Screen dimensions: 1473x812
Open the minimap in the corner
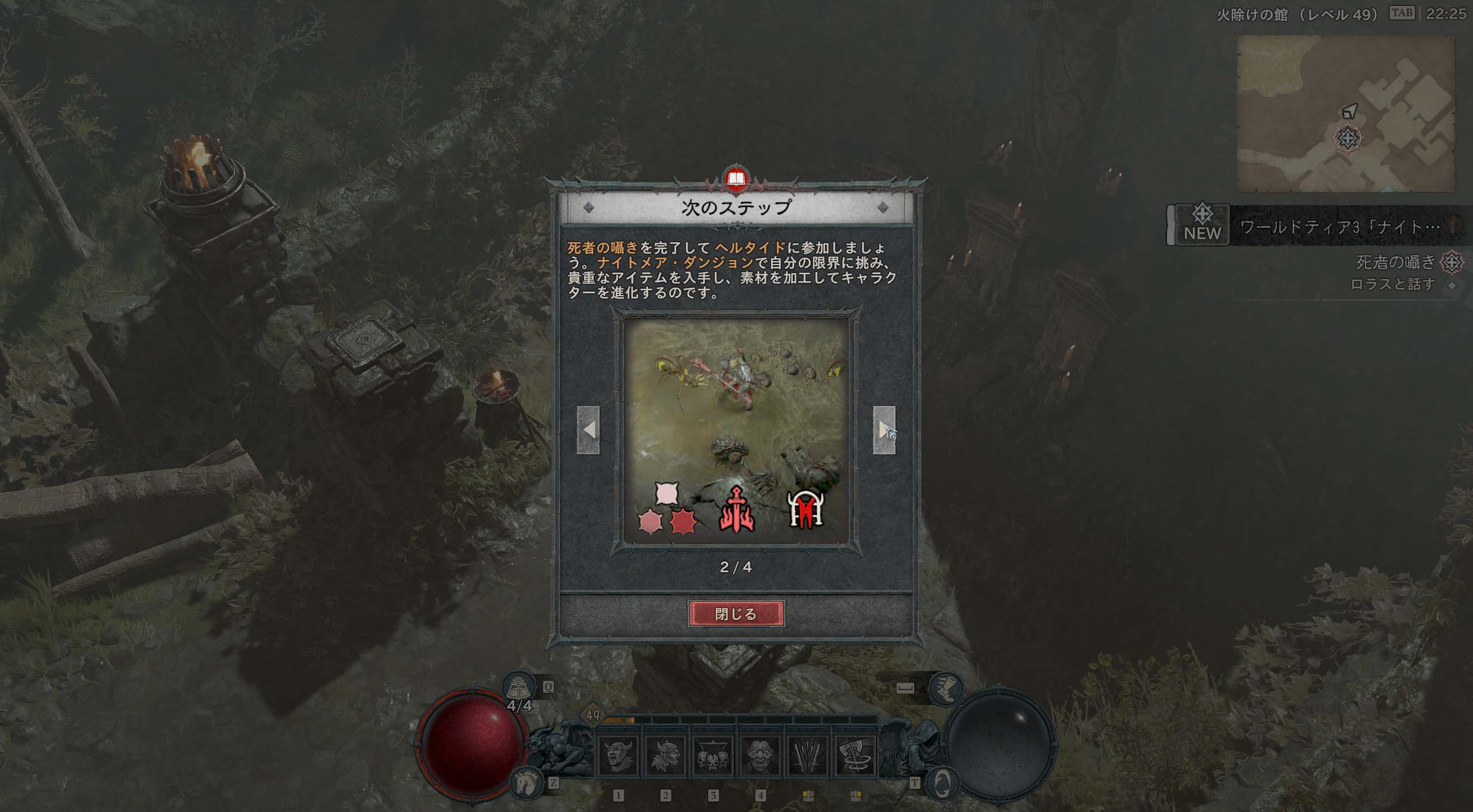(x=1346, y=113)
